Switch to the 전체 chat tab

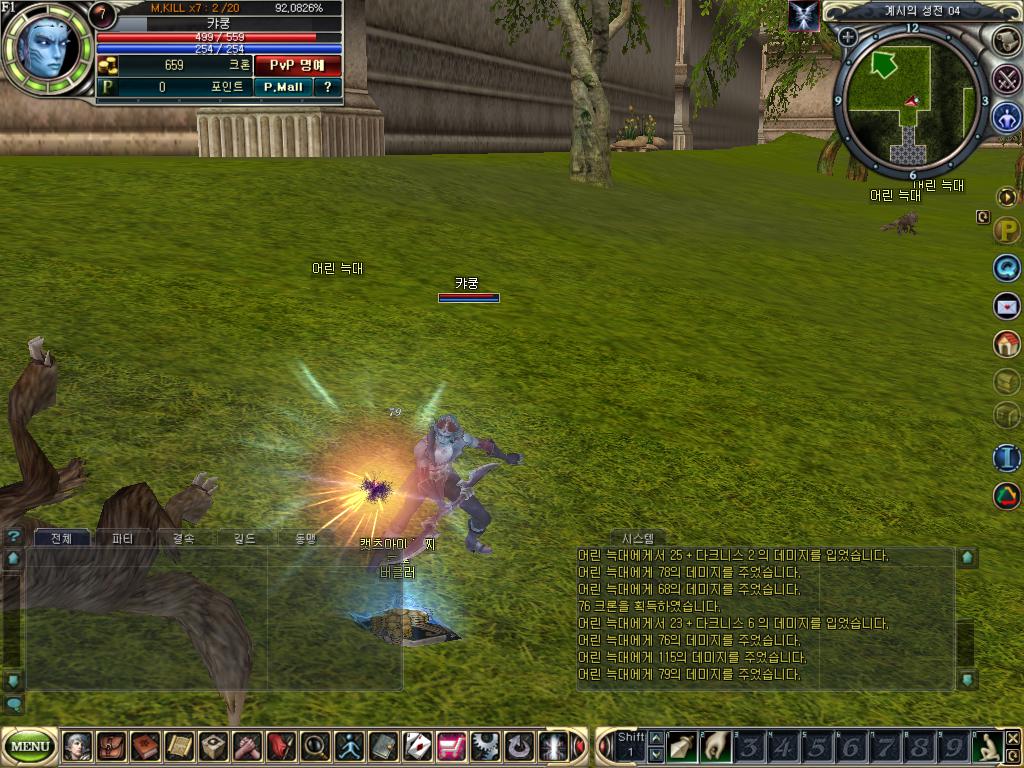(62, 538)
